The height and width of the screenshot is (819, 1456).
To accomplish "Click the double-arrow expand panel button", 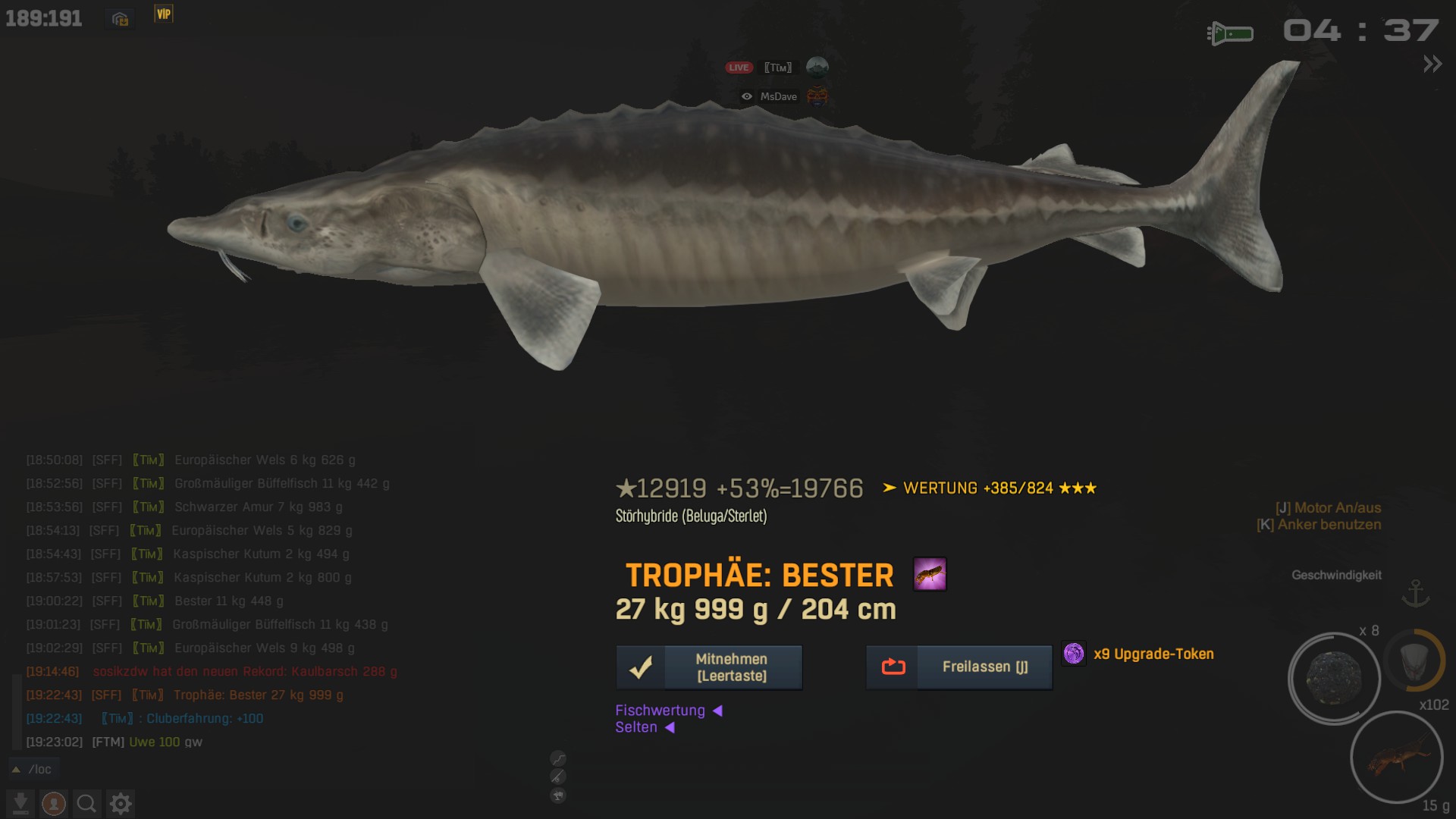I will pos(1432,64).
